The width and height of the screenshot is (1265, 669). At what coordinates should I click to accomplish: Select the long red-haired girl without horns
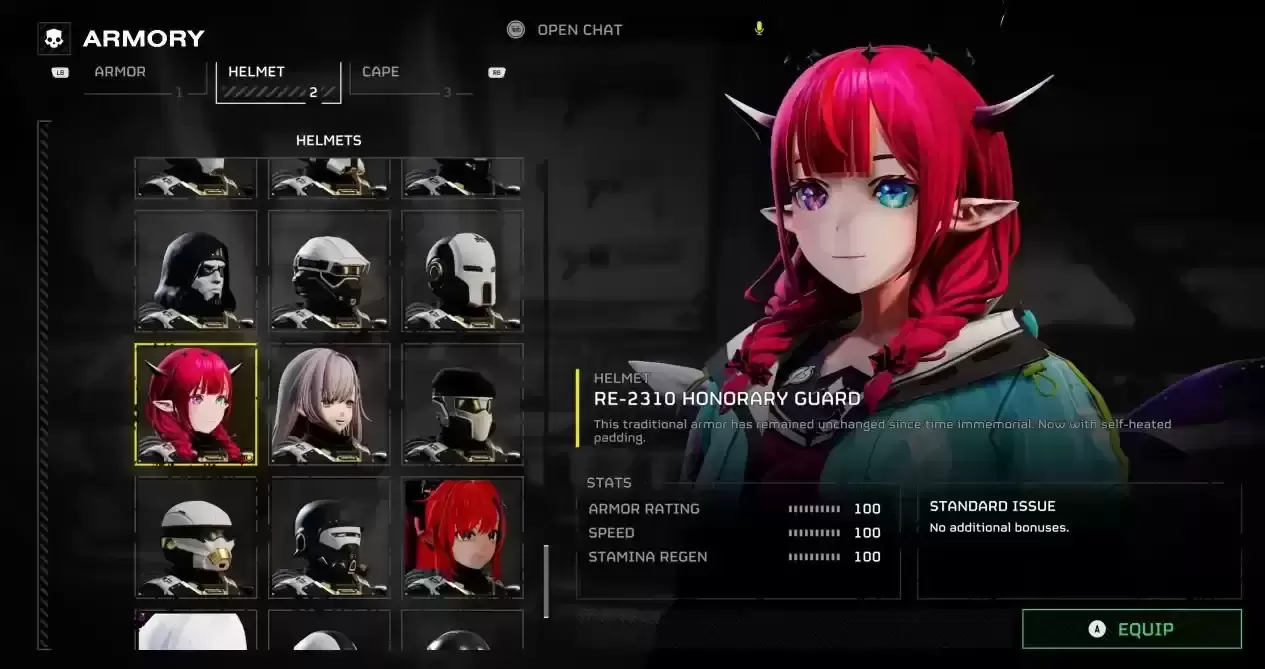pyautogui.click(x=462, y=537)
